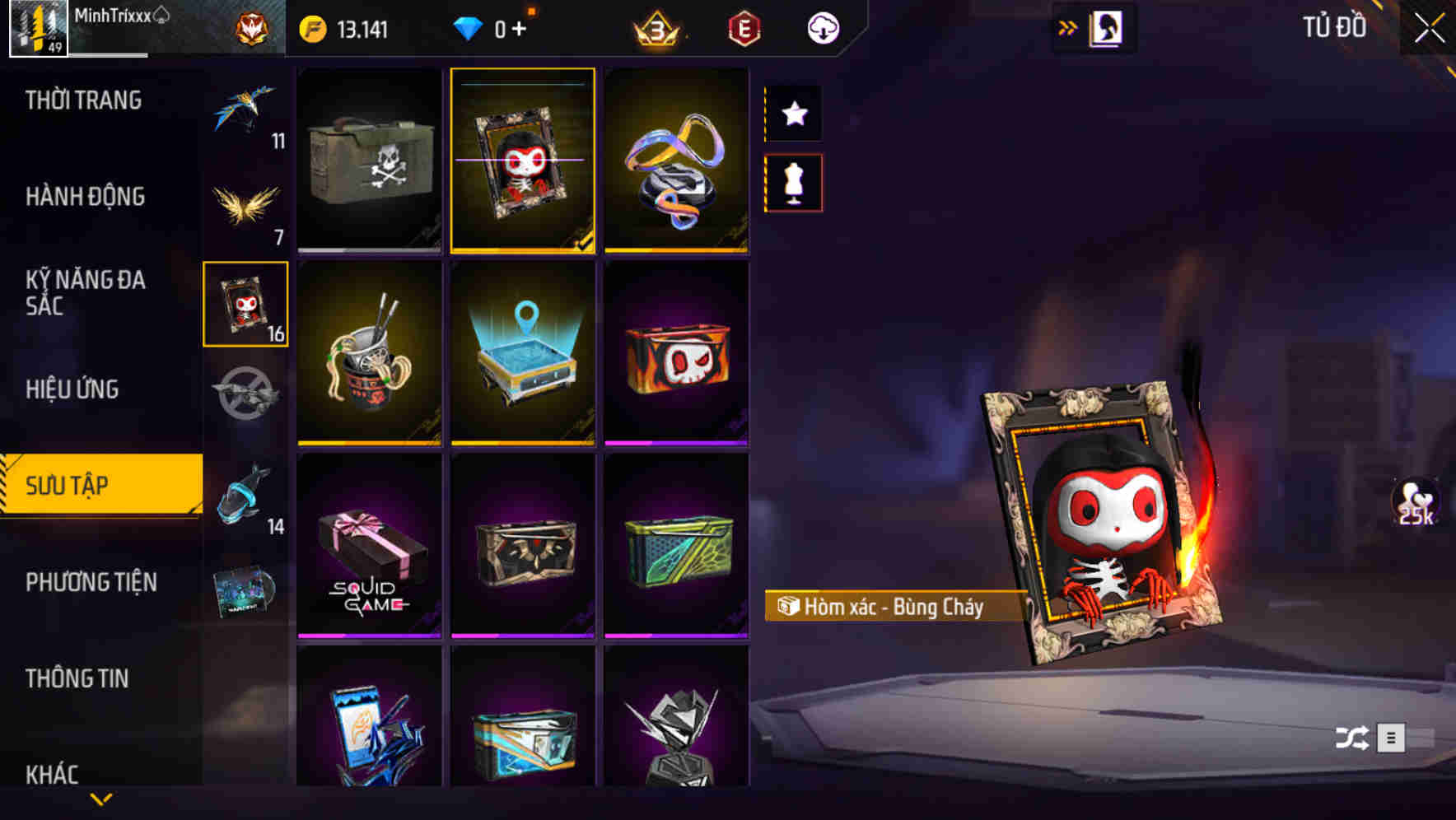The height and width of the screenshot is (820, 1456).
Task: Select the Squid Game gift box thumbnail
Action: [369, 545]
